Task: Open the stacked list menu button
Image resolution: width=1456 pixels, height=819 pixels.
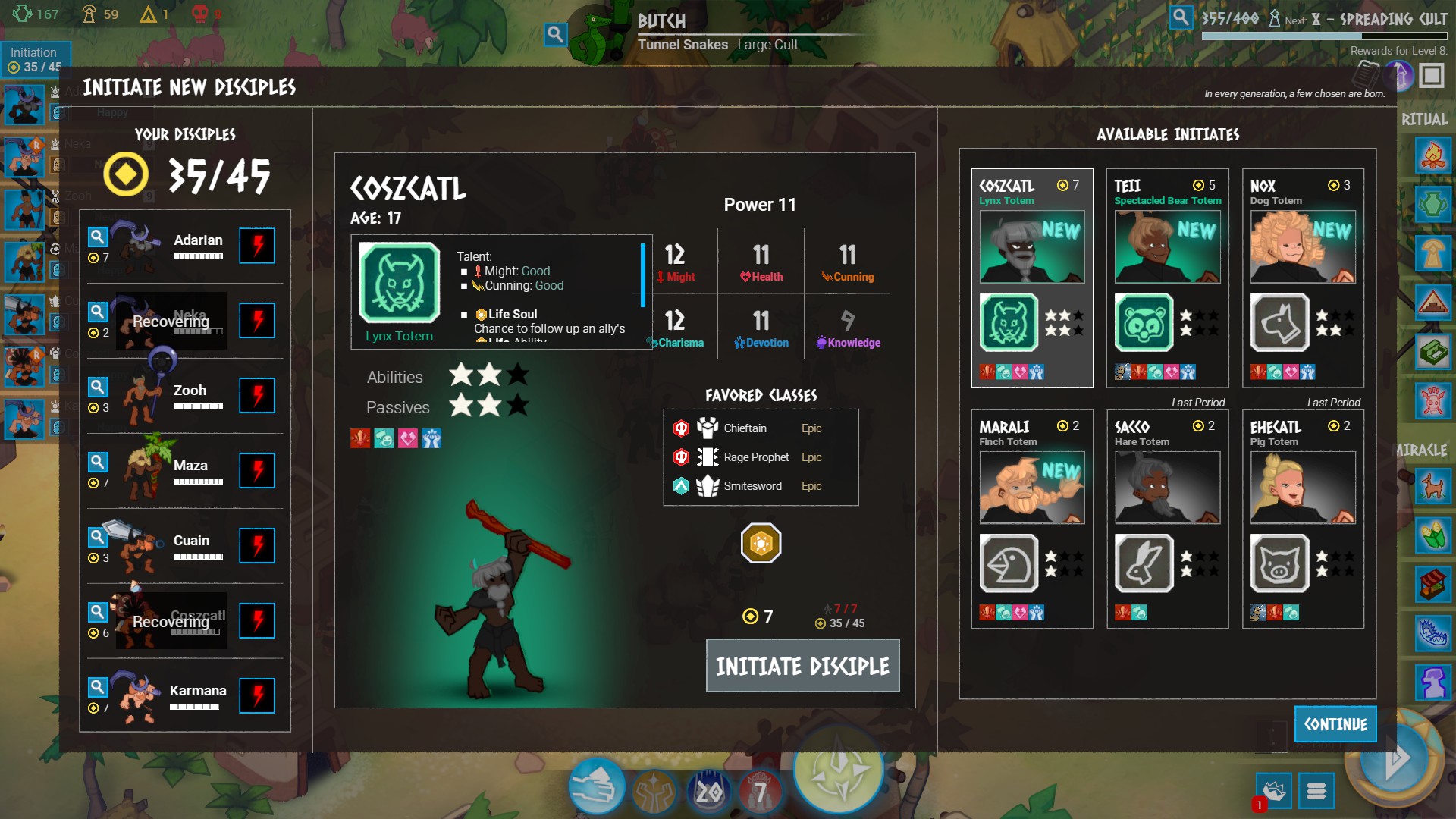Action: click(1316, 791)
